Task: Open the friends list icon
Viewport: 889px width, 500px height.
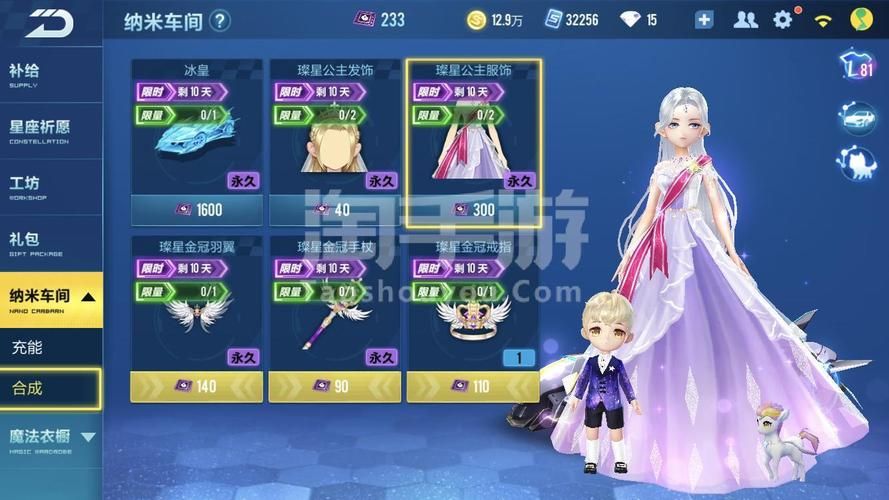Action: [x=745, y=19]
